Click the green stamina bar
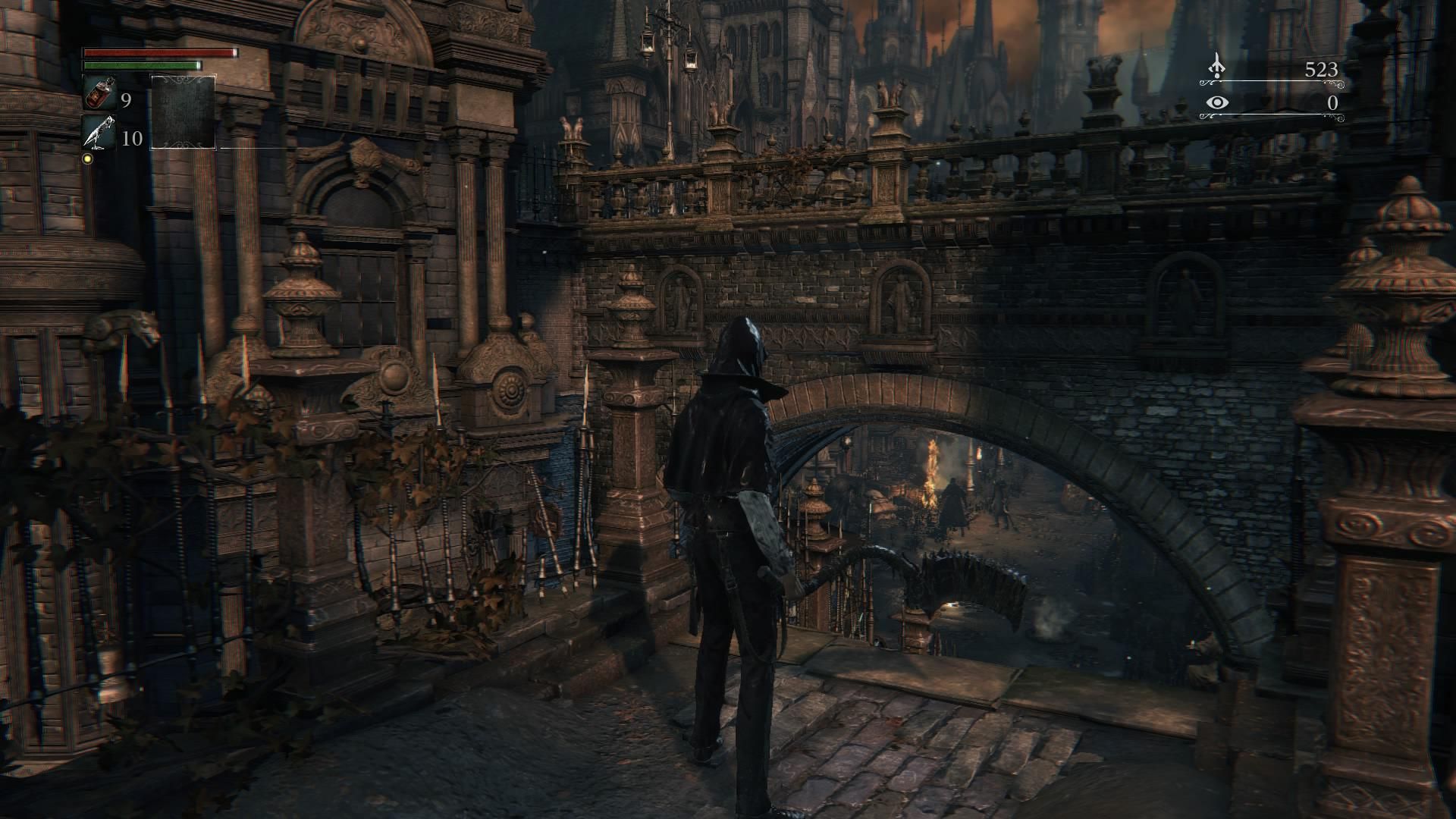 click(140, 66)
